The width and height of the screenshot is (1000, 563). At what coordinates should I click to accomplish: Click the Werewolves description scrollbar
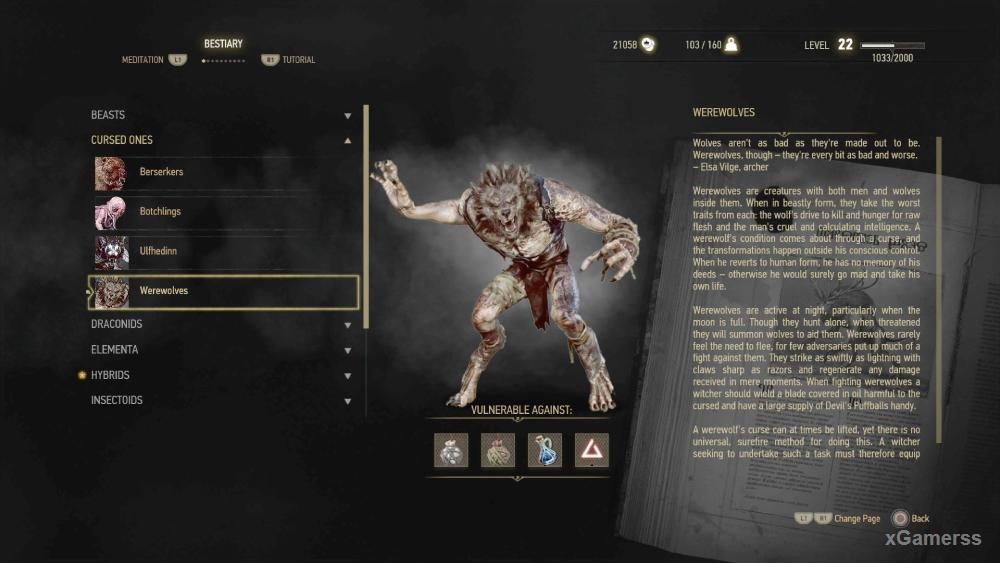click(x=939, y=300)
